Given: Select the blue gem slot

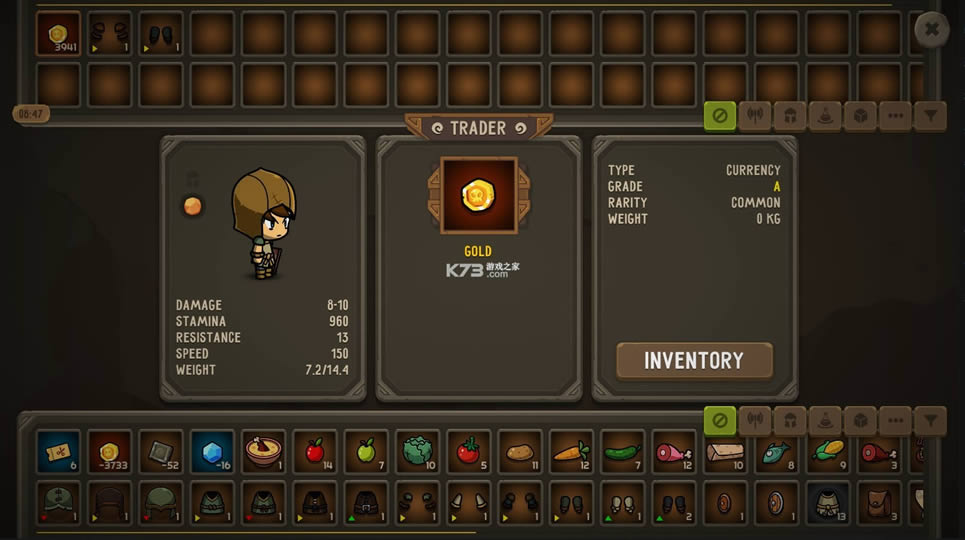Looking at the screenshot, I should (x=212, y=451).
